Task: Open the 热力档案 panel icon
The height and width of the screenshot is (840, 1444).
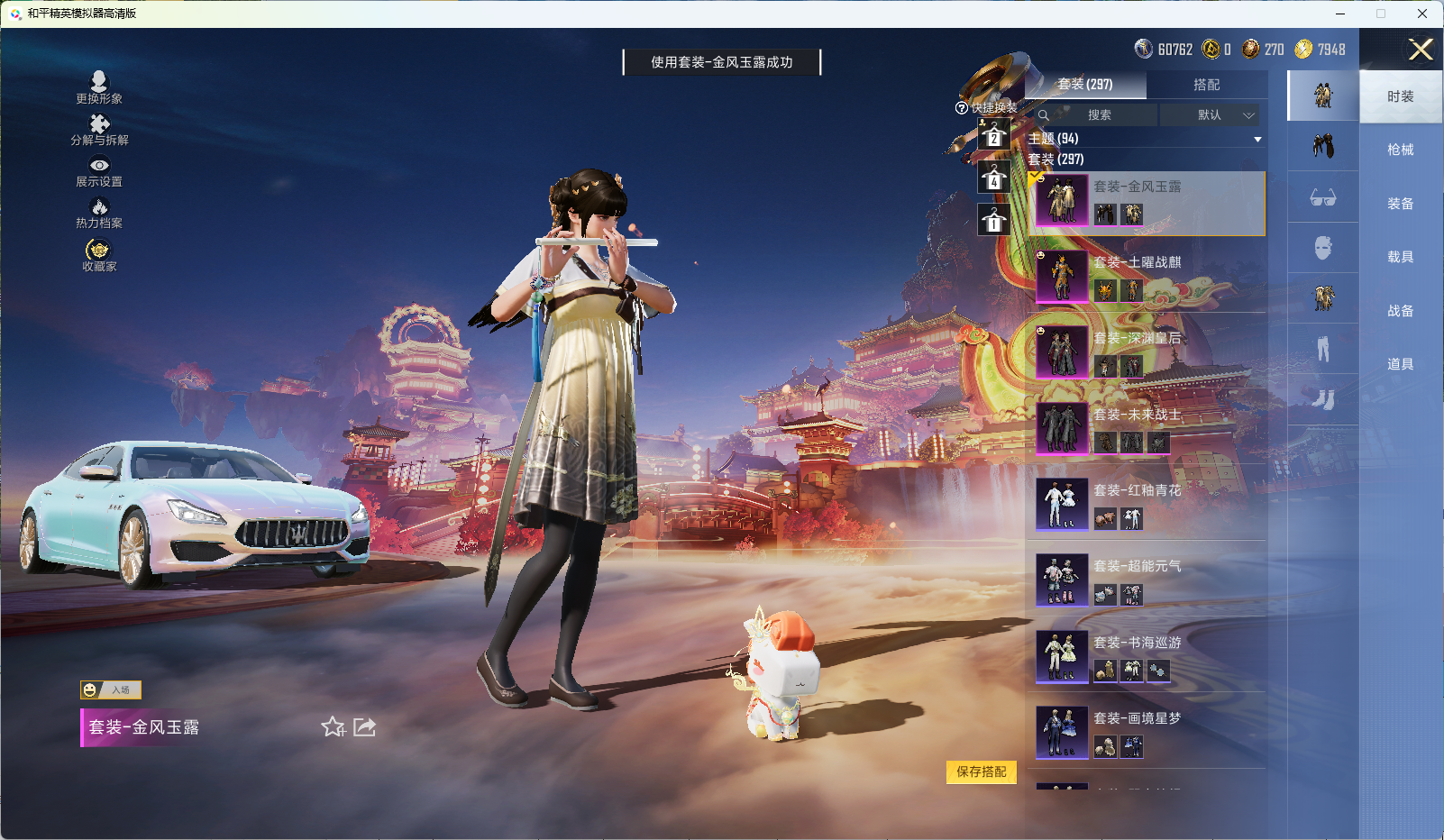Action: pyautogui.click(x=99, y=211)
